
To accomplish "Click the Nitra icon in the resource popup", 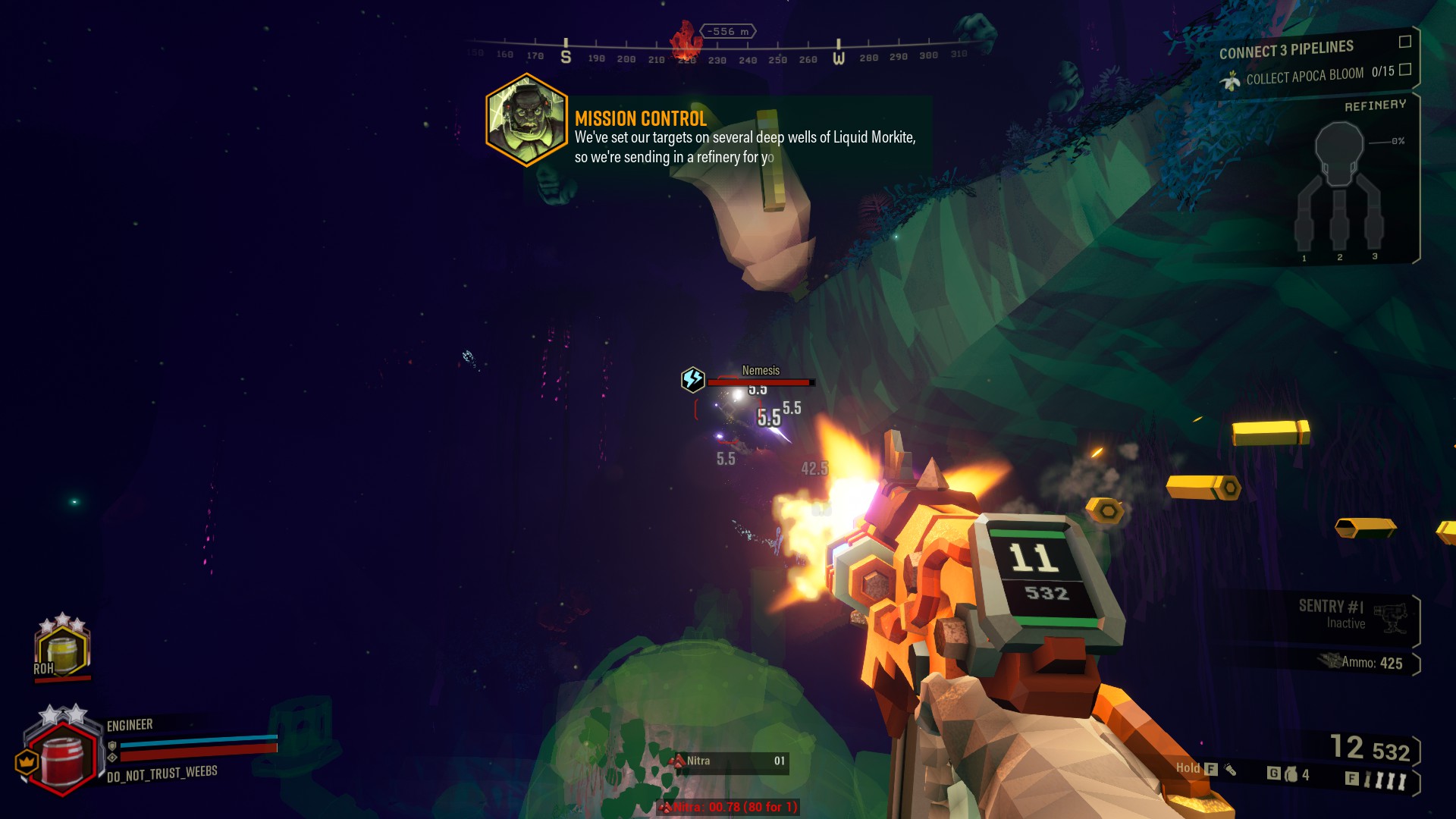I will tap(677, 761).
